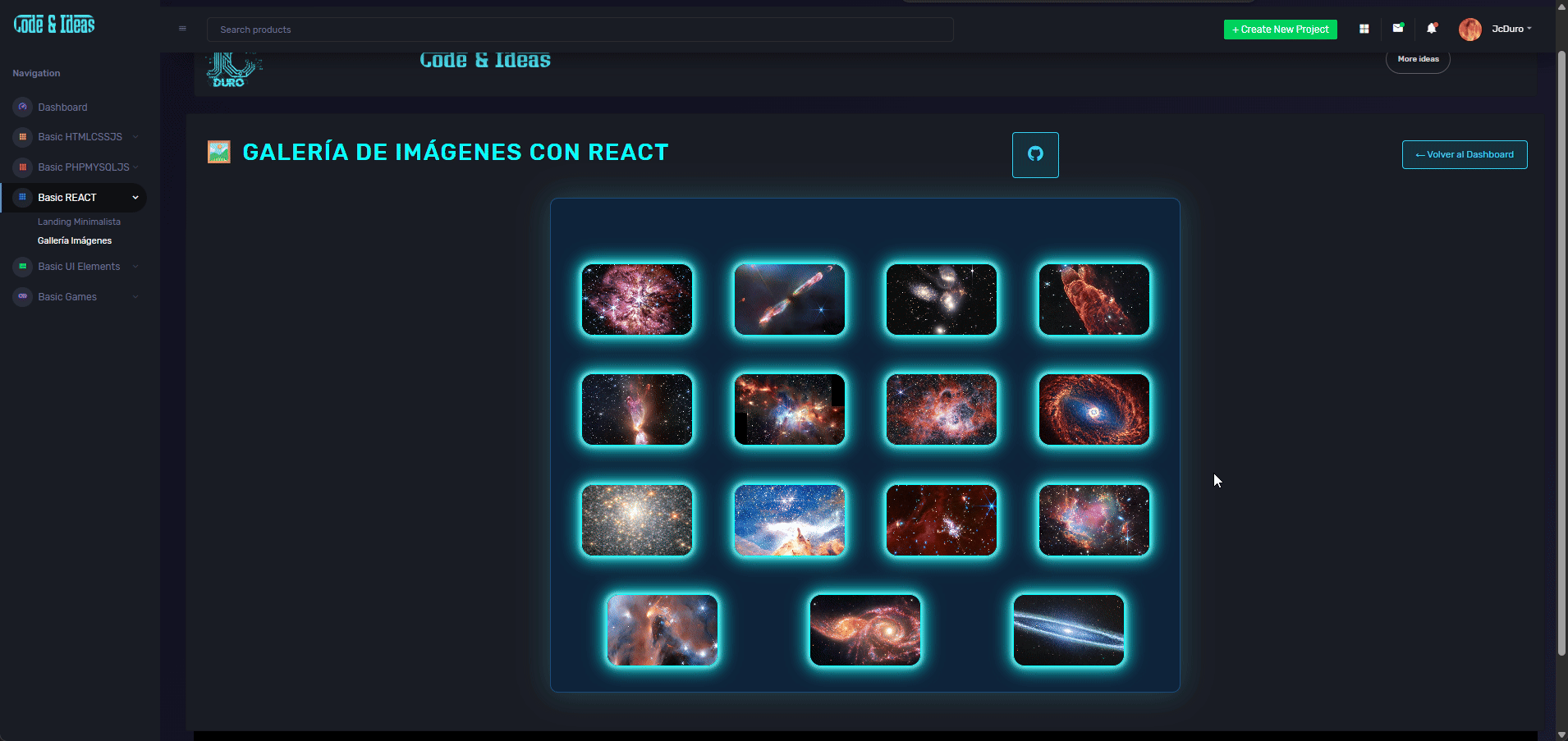The height and width of the screenshot is (741, 1568).
Task: Expand the Basic UI Elements menu
Action: (x=79, y=267)
